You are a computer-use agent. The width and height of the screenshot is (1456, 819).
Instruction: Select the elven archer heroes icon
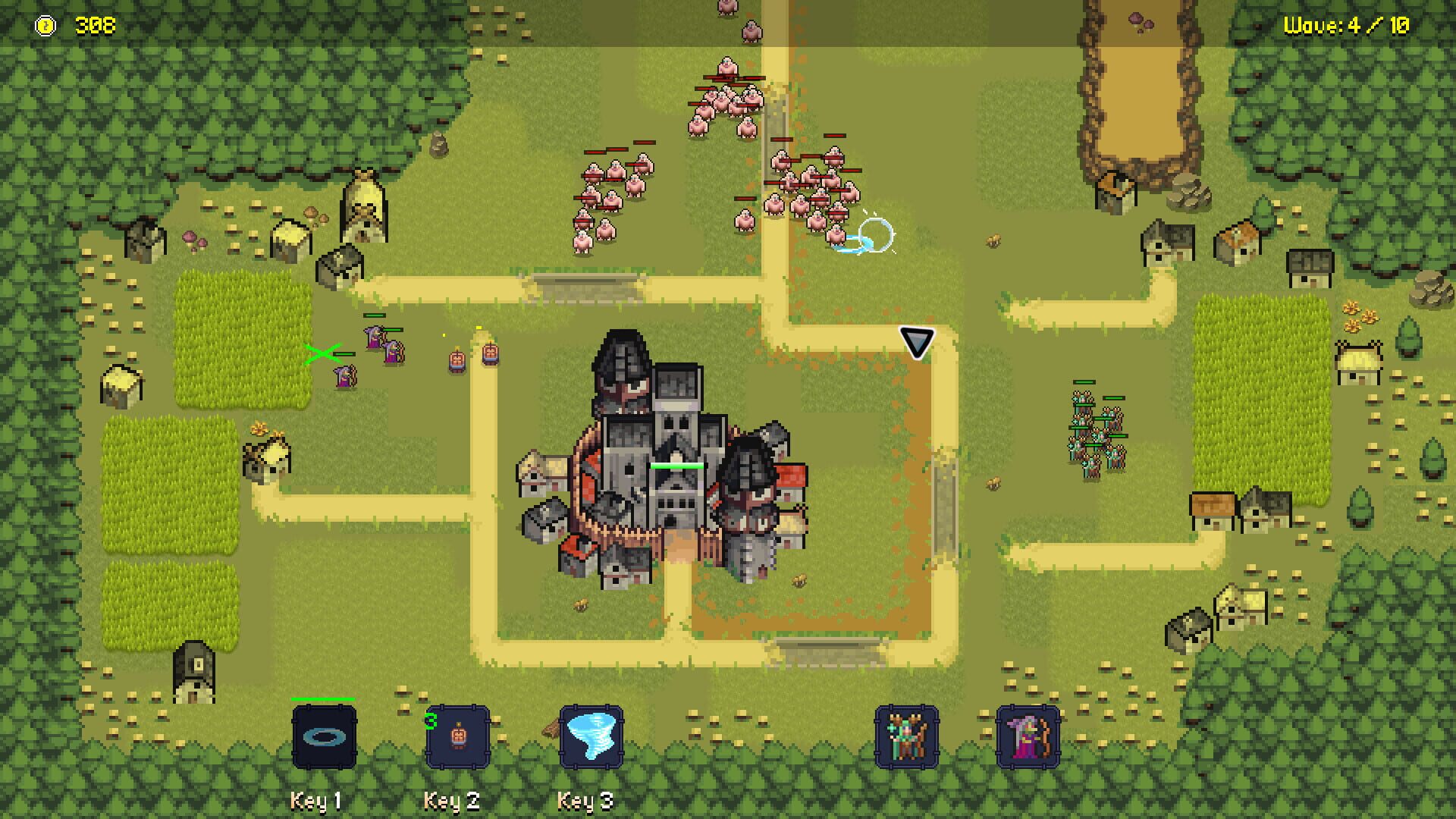(905, 738)
